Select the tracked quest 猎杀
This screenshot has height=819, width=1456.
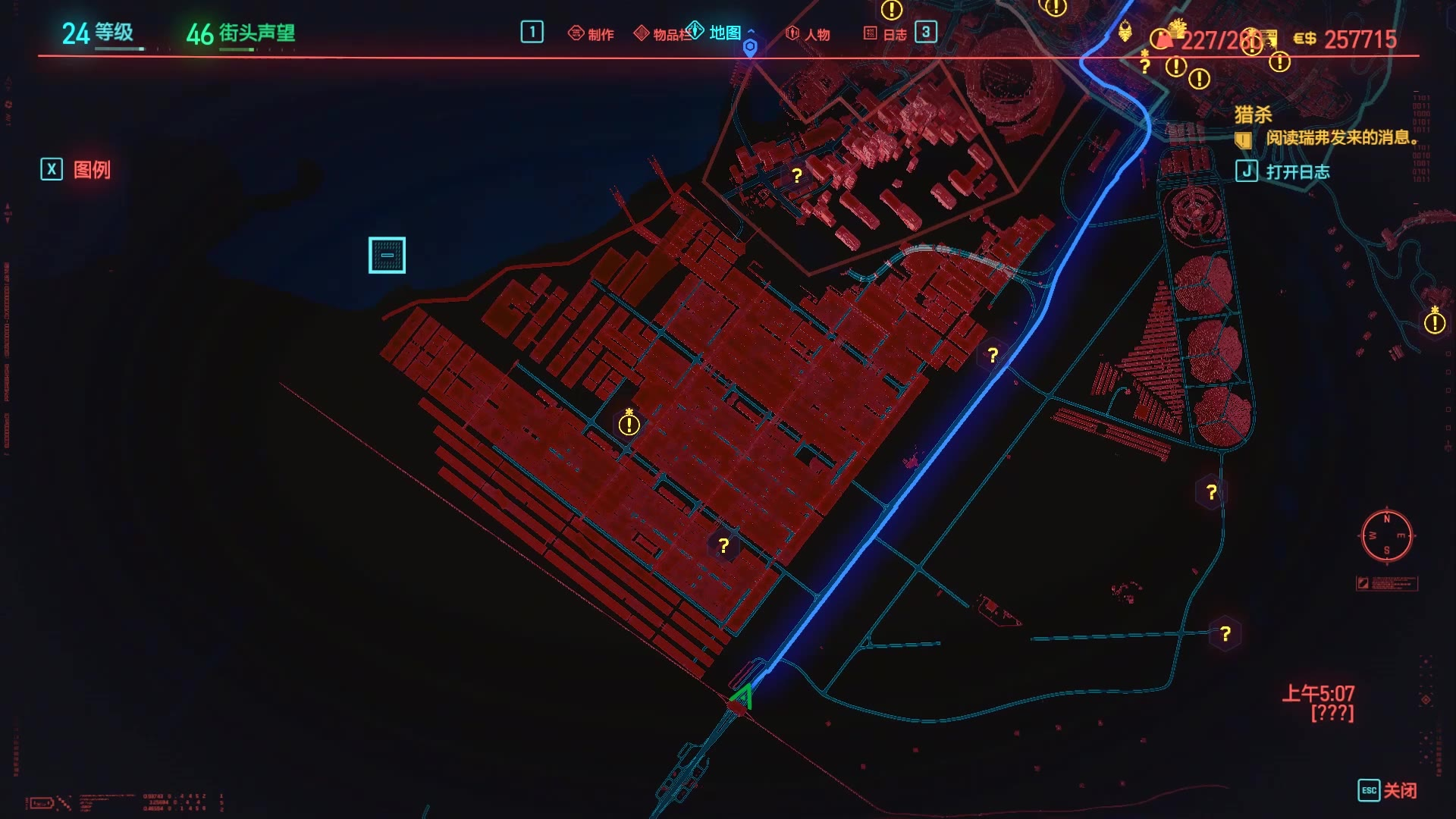click(x=1253, y=115)
